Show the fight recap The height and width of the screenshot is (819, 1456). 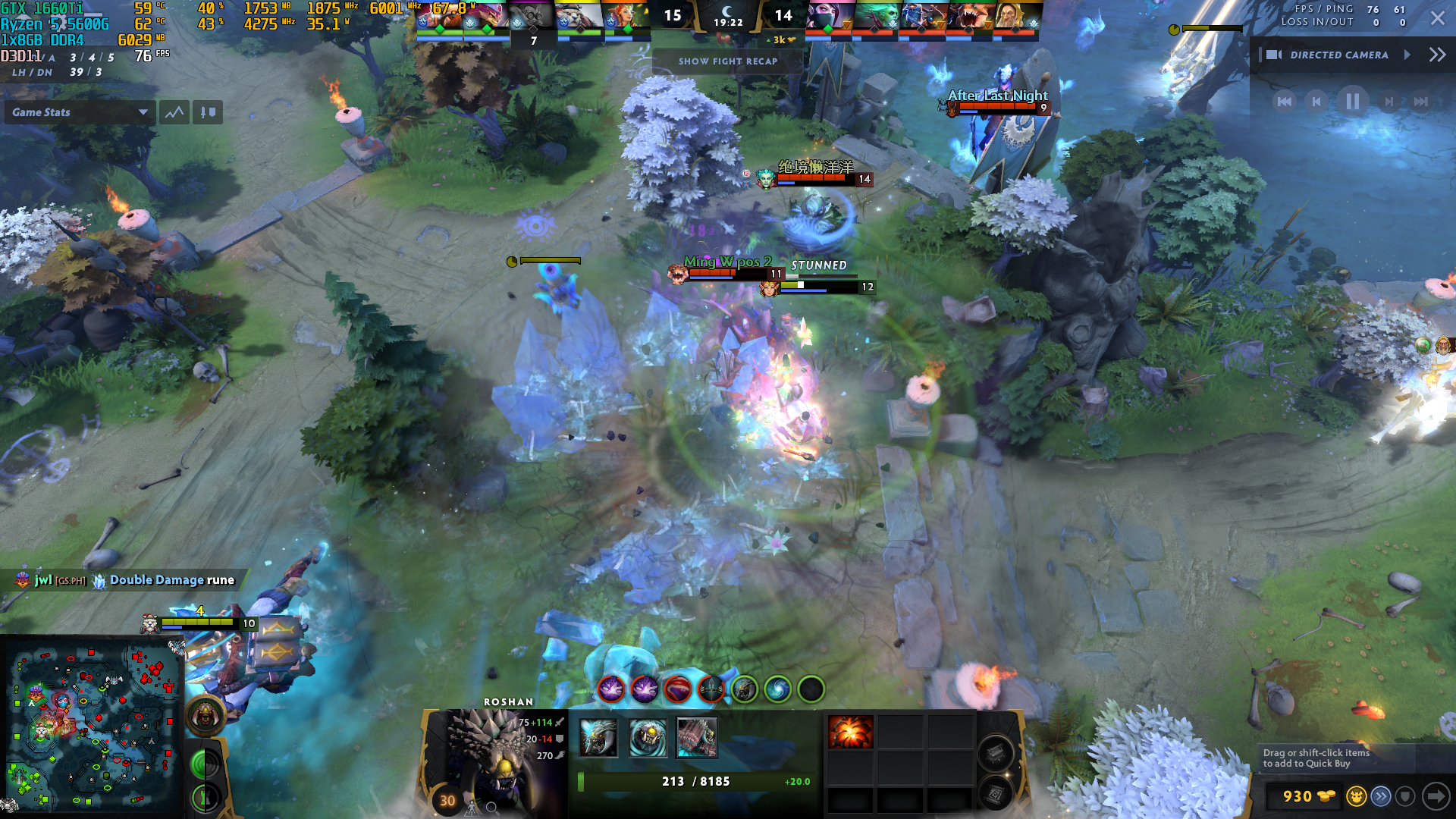click(727, 61)
